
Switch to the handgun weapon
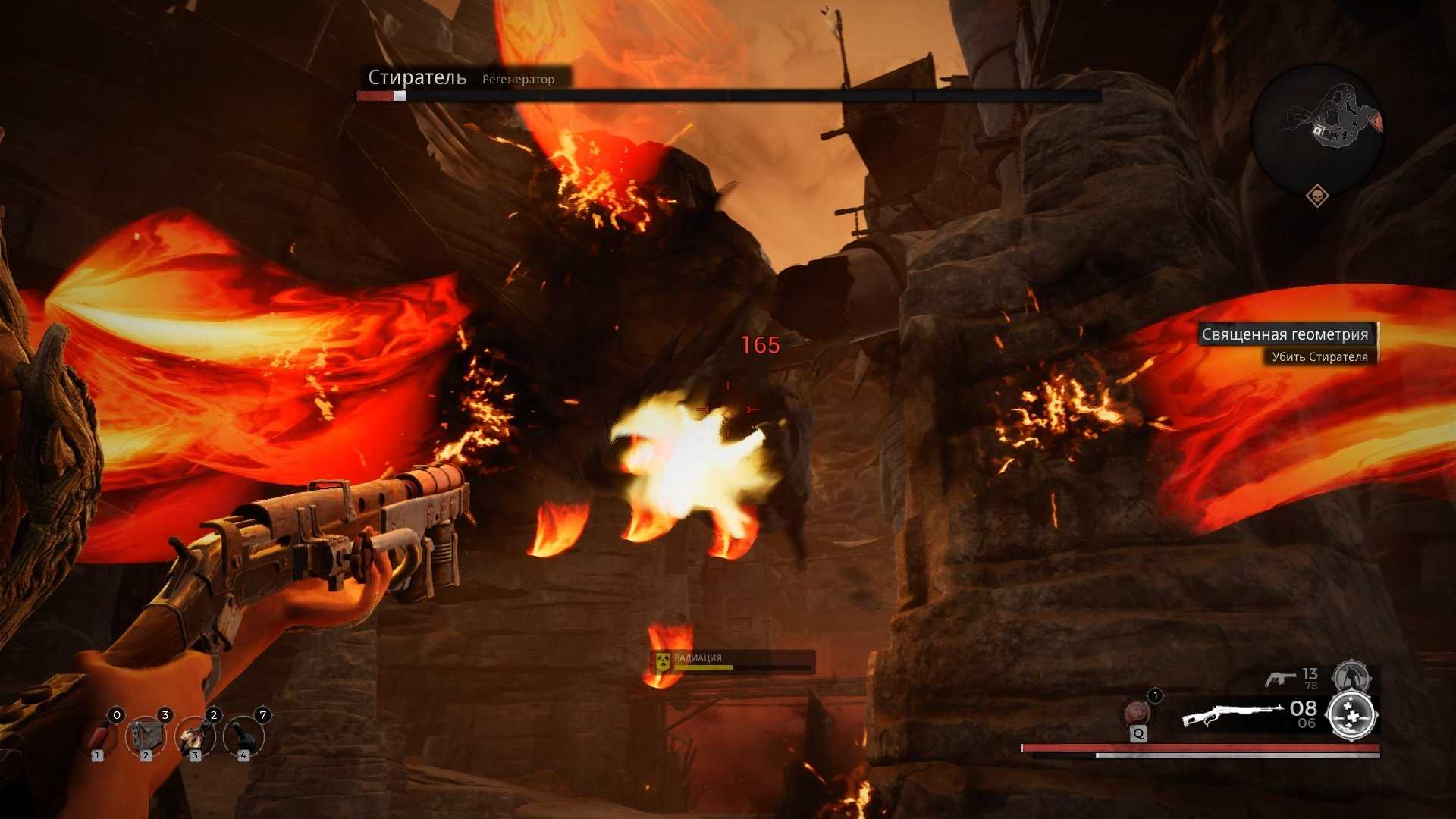point(1280,678)
